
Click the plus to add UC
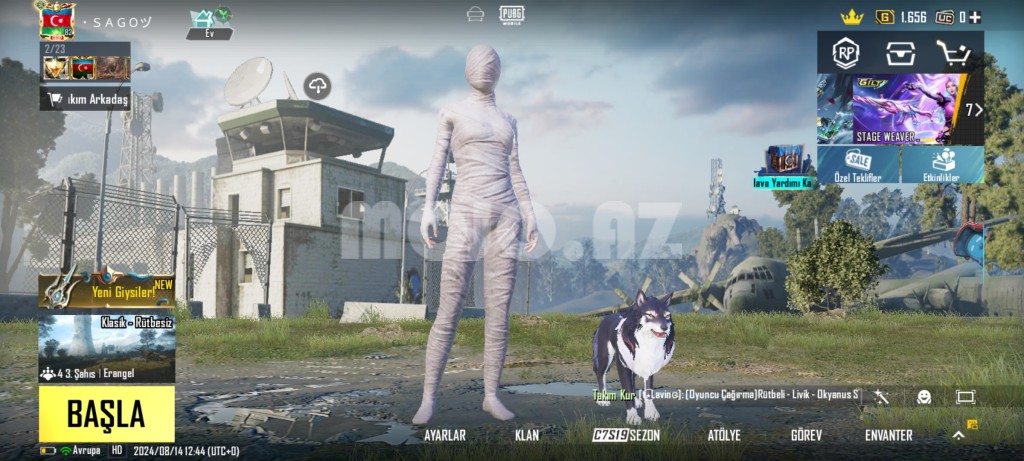[975, 17]
